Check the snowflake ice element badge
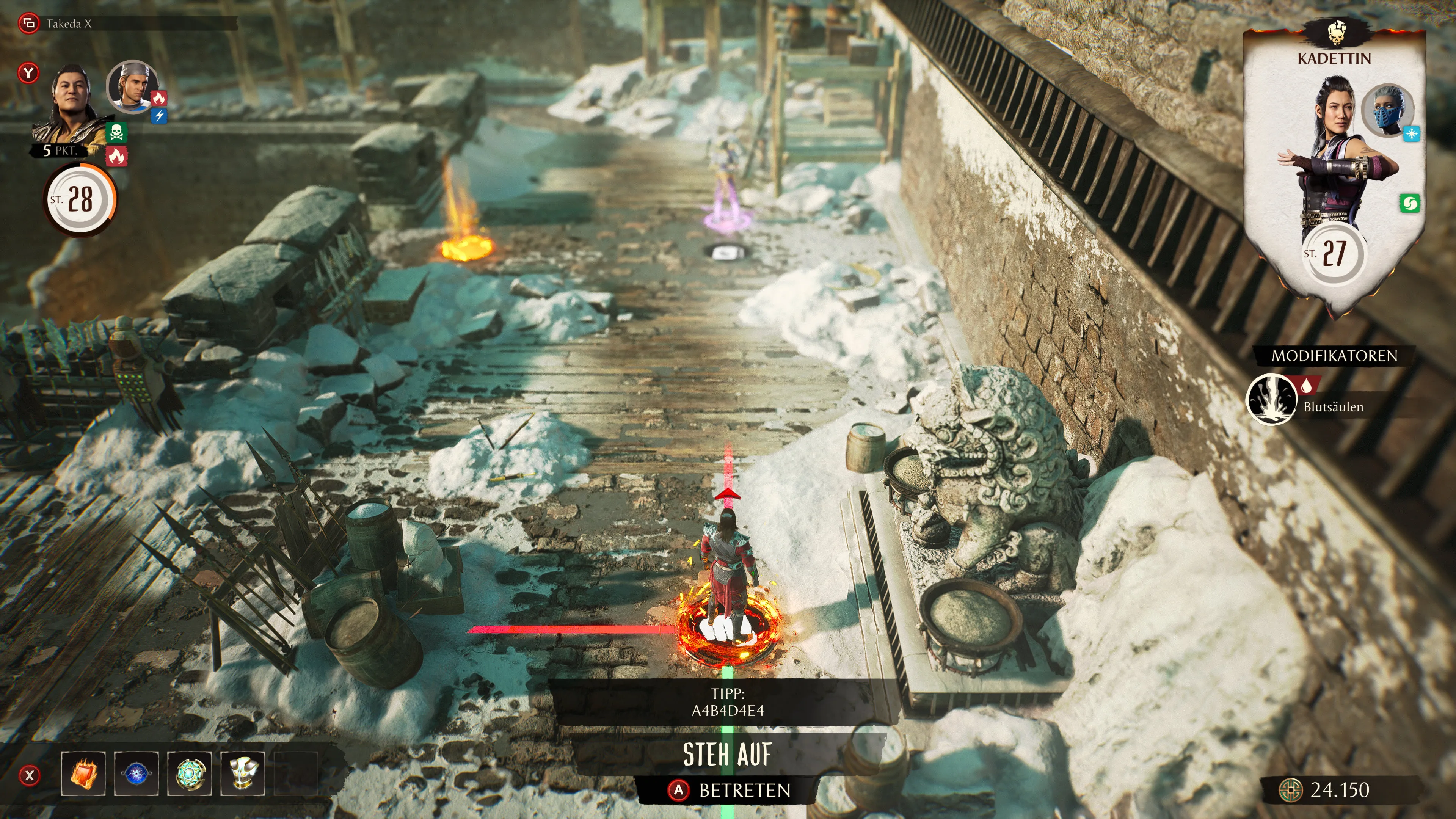 click(1411, 134)
